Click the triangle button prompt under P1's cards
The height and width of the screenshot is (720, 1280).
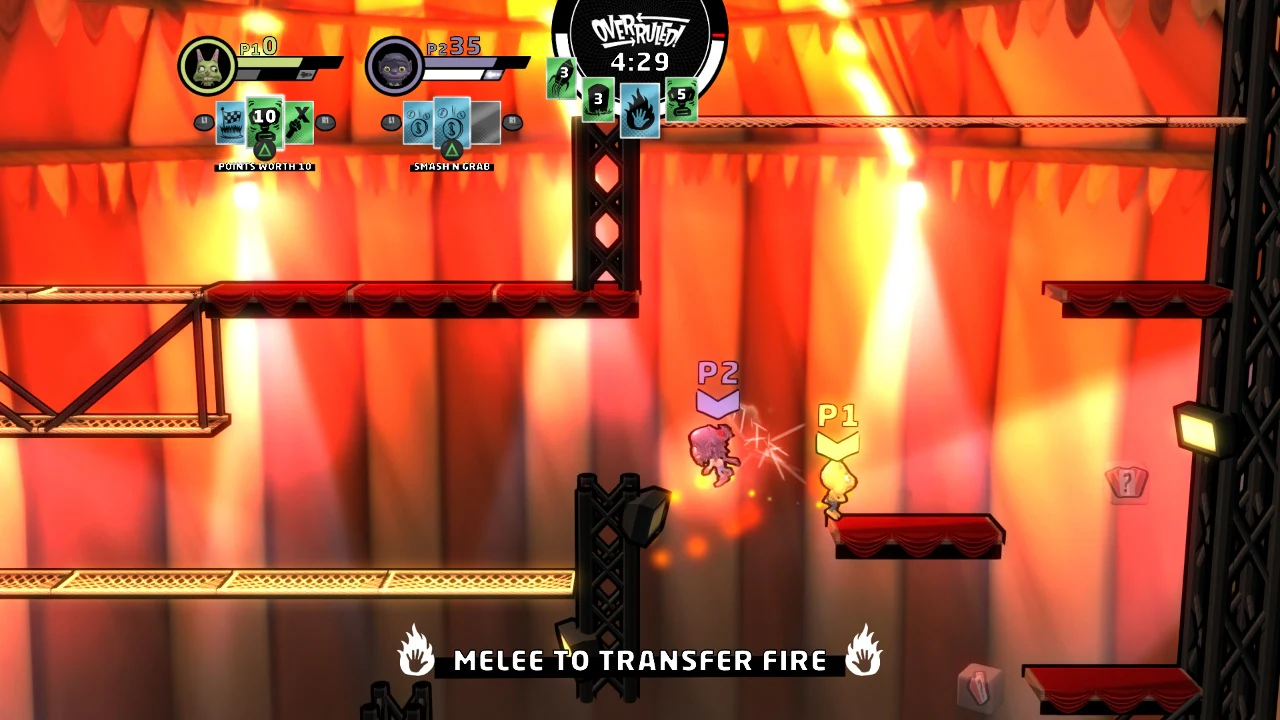pos(266,150)
